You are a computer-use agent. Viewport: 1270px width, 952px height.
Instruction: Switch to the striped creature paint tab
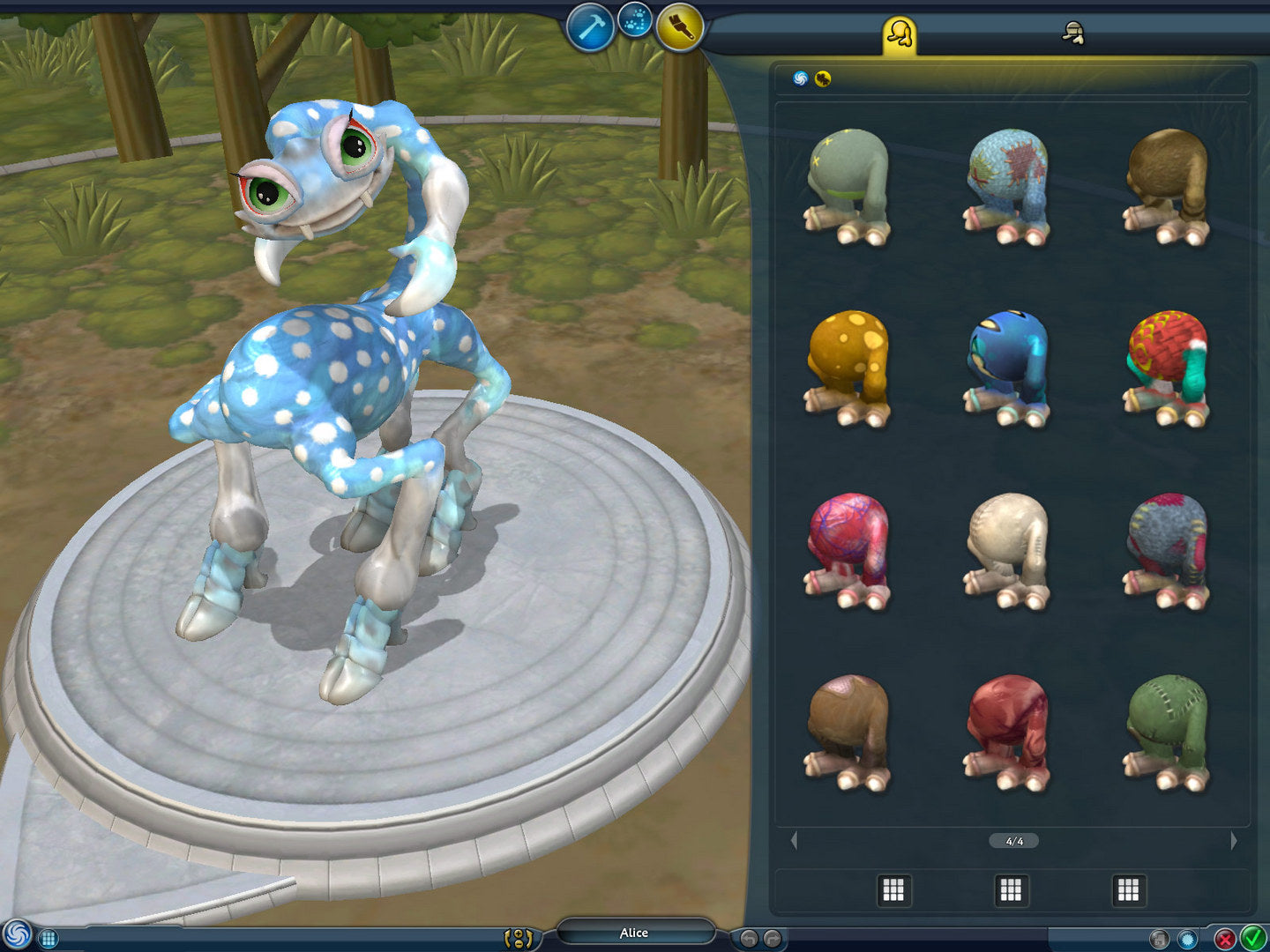pos(1072,34)
